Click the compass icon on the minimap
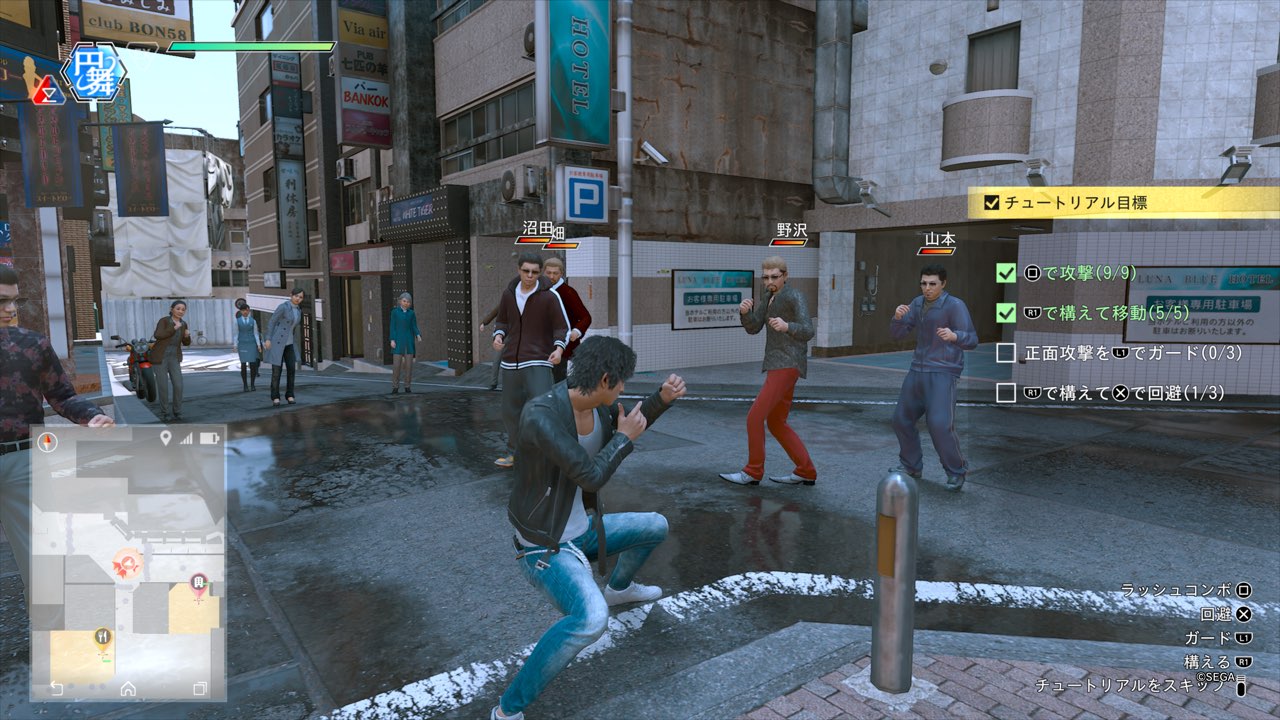 (47, 439)
